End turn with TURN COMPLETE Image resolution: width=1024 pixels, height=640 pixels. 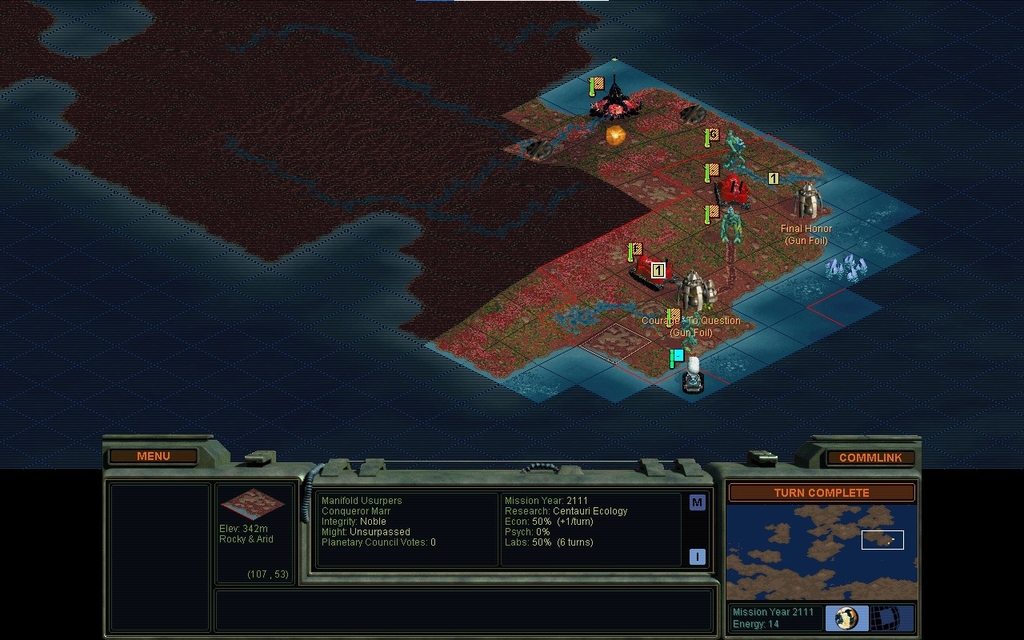(x=821, y=493)
